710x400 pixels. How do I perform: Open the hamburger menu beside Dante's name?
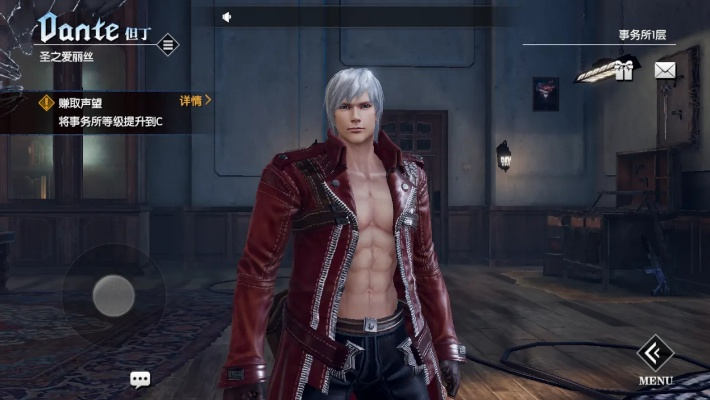(168, 44)
